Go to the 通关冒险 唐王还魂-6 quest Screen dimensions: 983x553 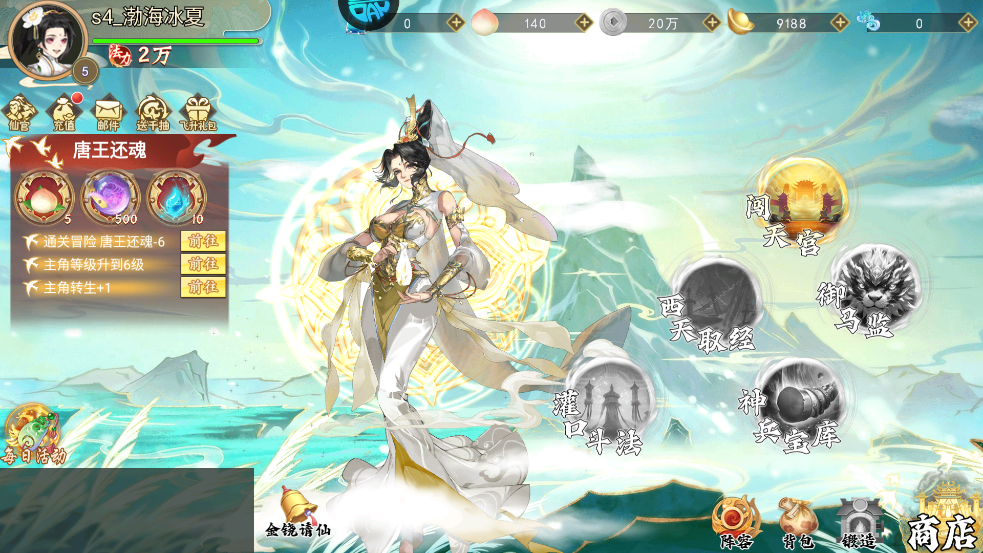pos(203,241)
